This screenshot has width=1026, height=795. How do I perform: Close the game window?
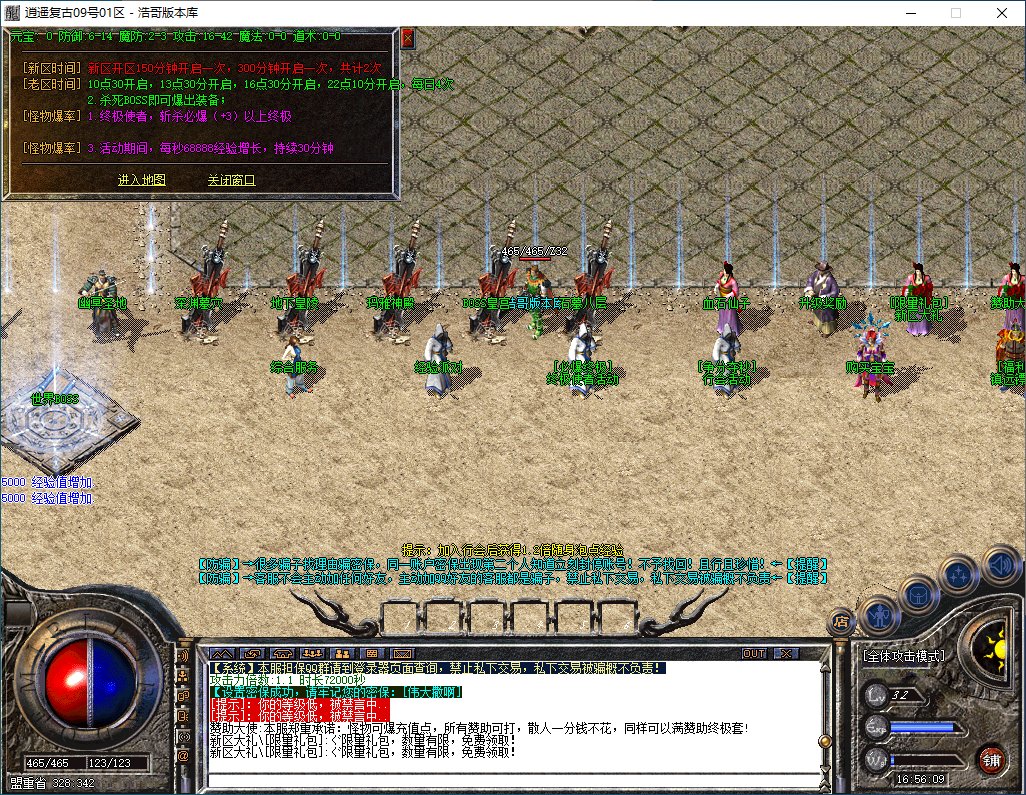[1002, 13]
